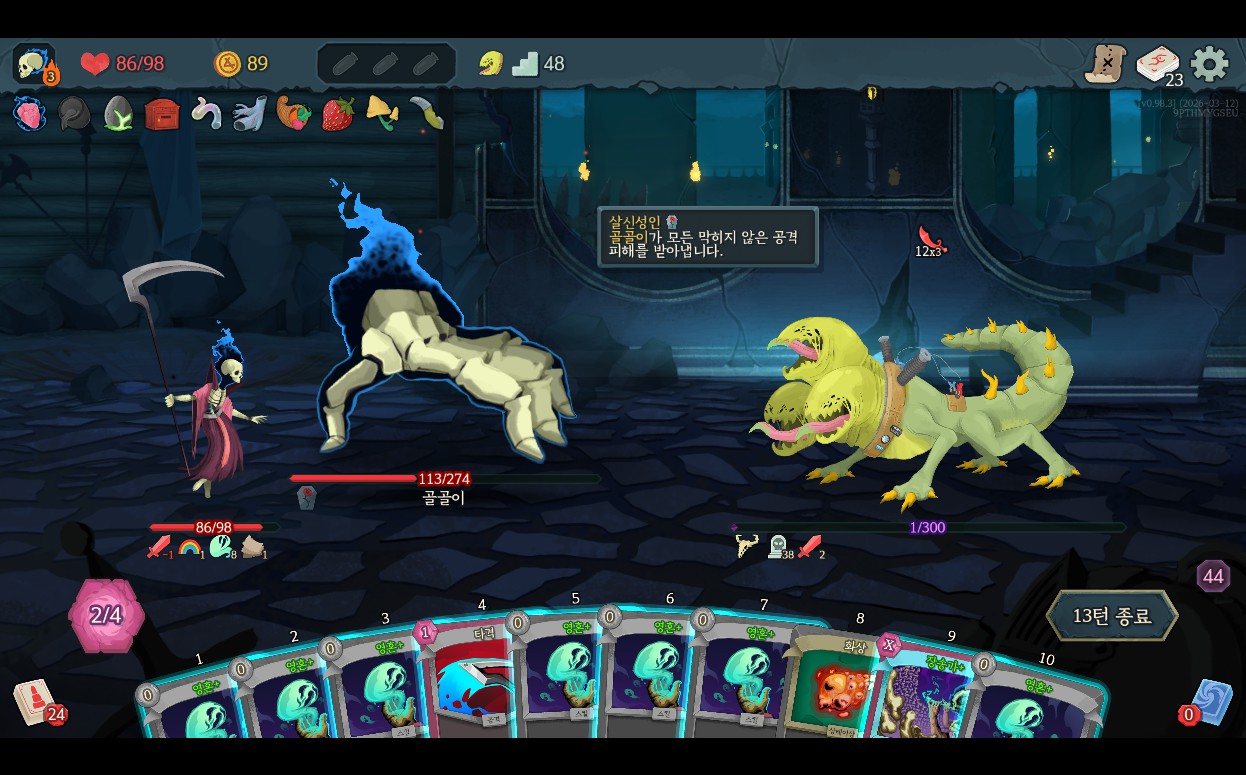This screenshot has height=775, width=1246.
Task: Open the draw pile showing 24
Action: click(34, 701)
